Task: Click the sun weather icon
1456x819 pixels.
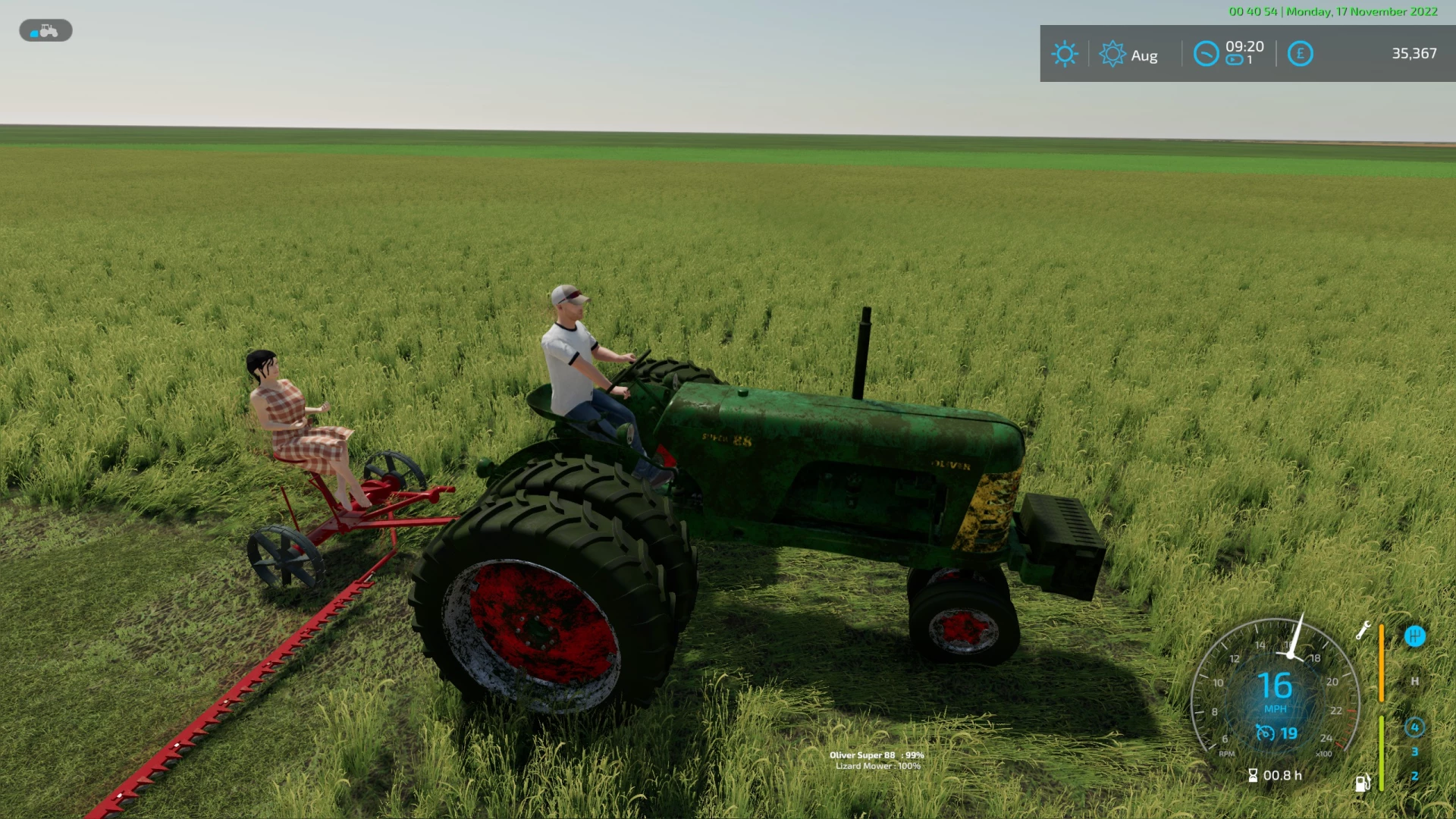Action: (1065, 53)
